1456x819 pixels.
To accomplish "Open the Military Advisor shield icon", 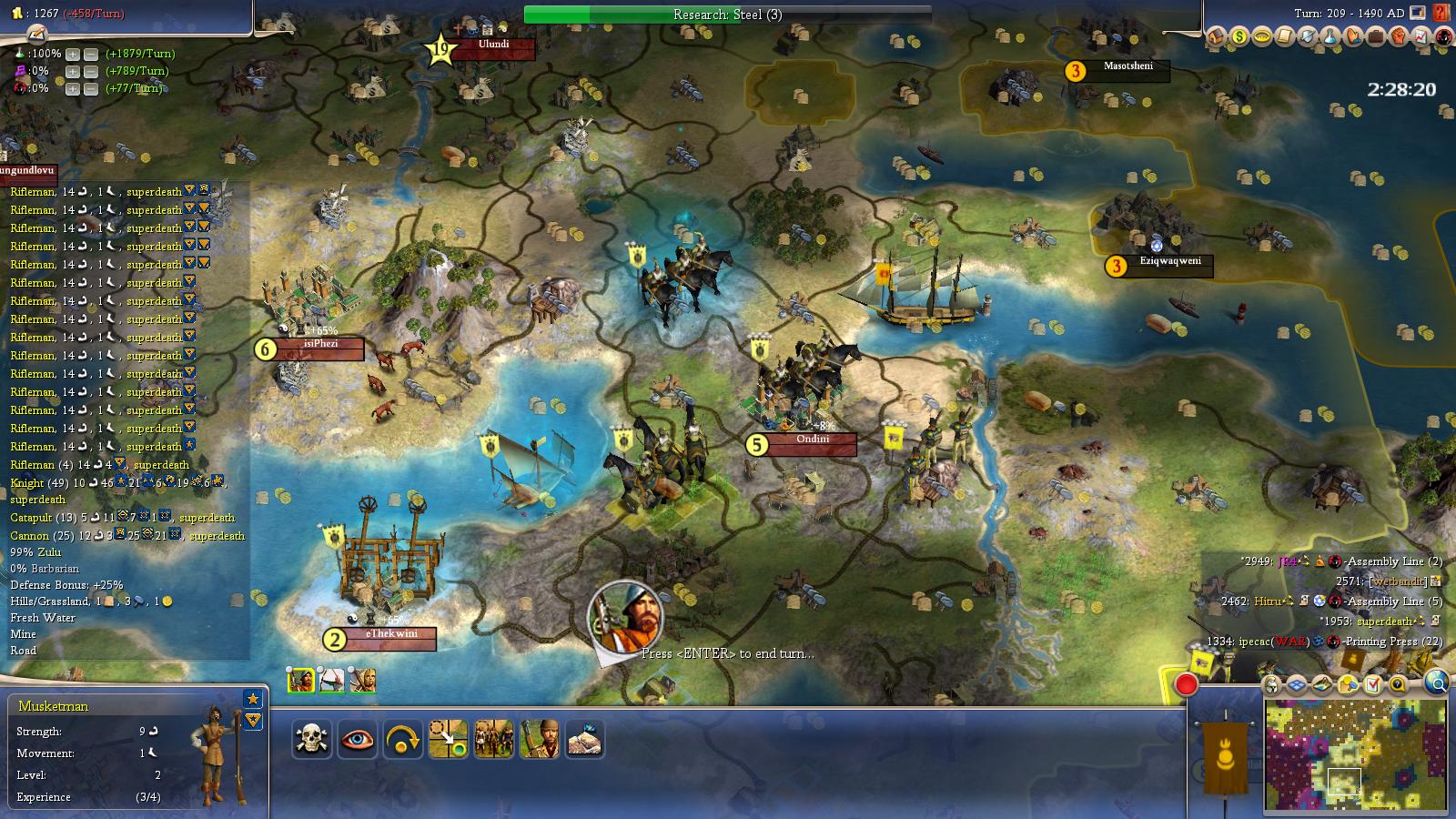I will point(1308,38).
